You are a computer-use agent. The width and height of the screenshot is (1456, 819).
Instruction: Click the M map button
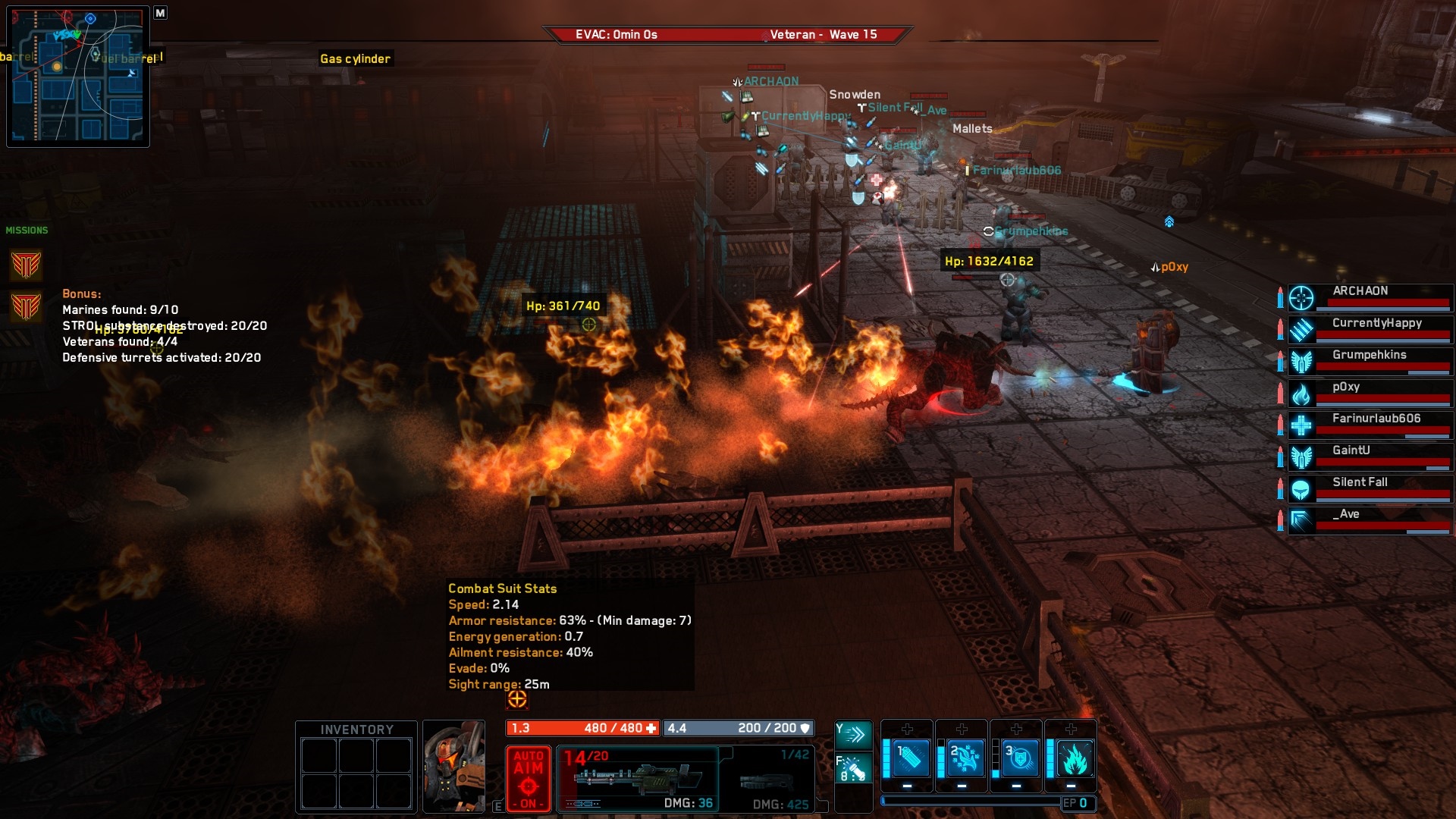point(160,13)
